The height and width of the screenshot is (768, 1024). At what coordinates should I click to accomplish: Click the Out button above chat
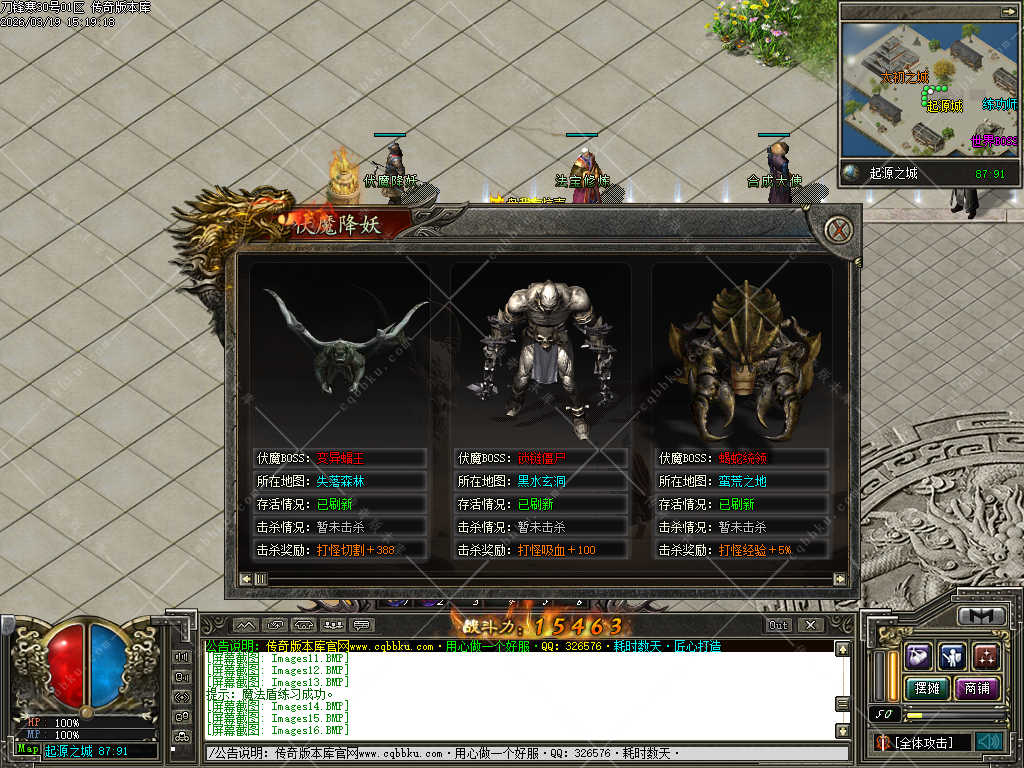(x=778, y=625)
